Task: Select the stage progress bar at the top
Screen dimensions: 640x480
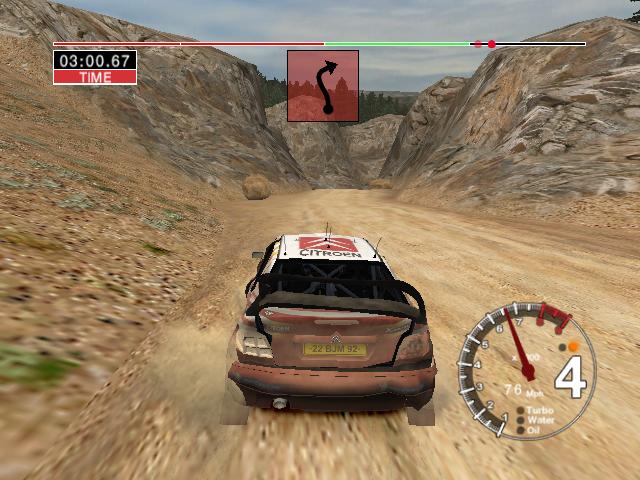Action: pyautogui.click(x=319, y=44)
